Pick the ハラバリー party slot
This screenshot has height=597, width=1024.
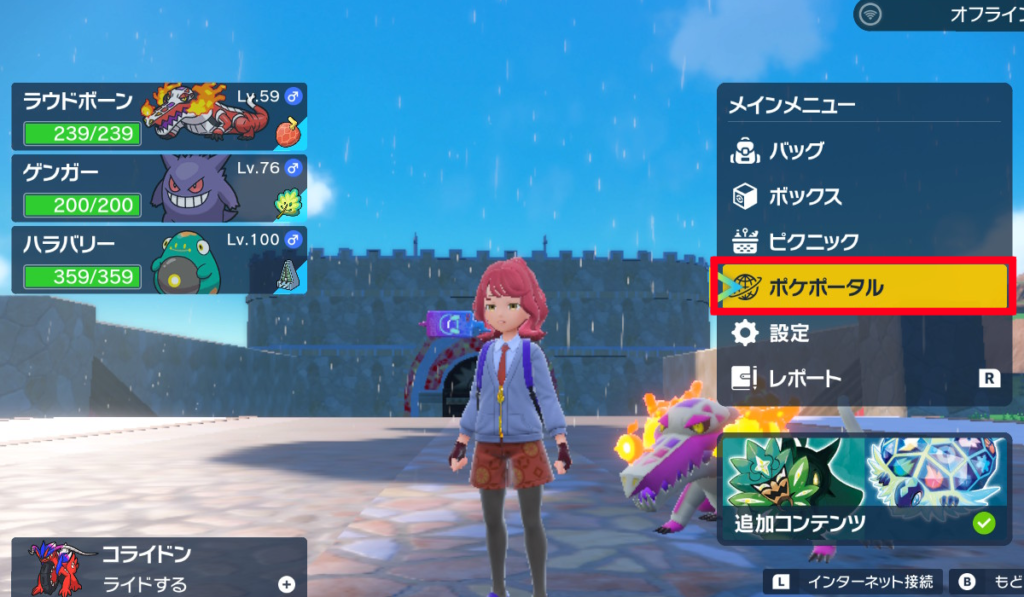pos(159,259)
